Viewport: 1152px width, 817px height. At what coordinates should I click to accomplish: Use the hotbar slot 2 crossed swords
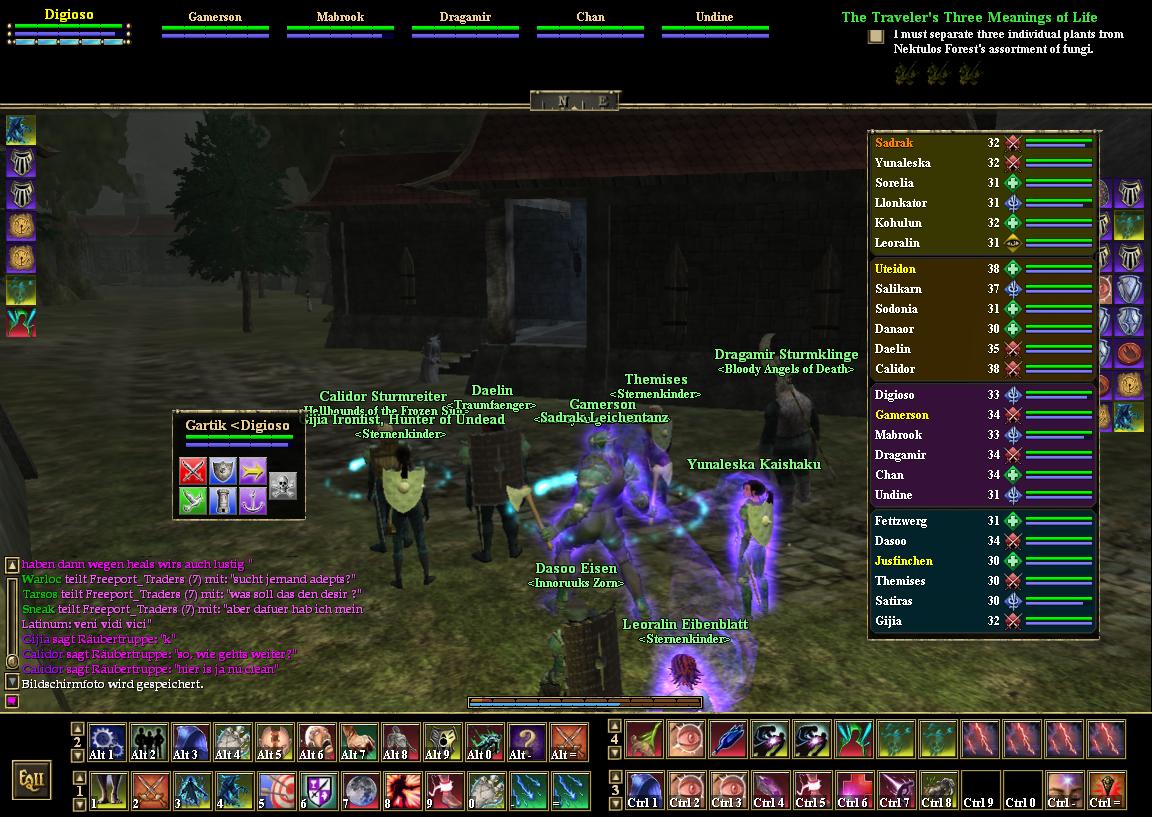click(149, 790)
